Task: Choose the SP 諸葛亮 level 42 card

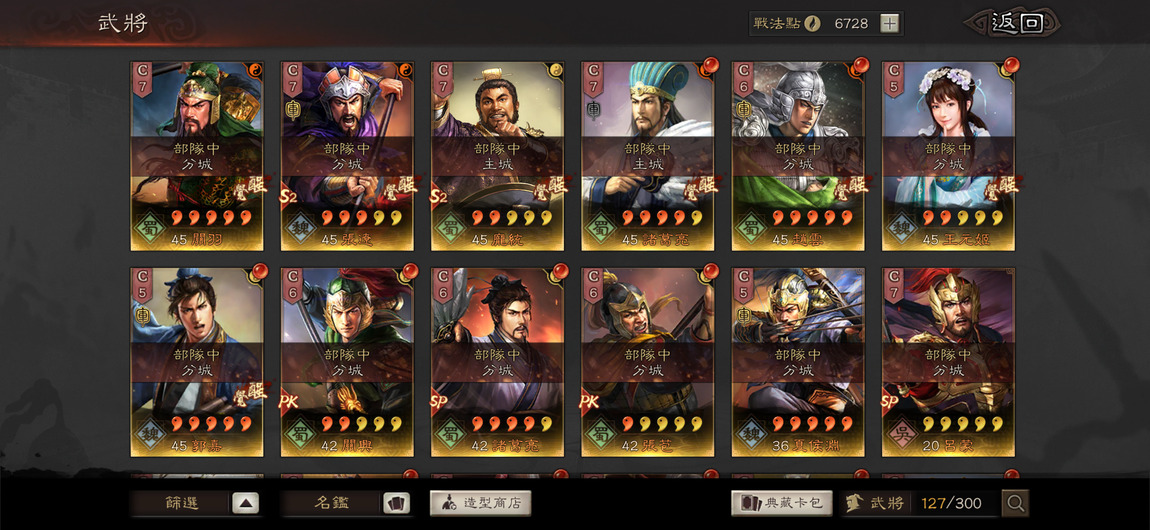Action: [497, 361]
